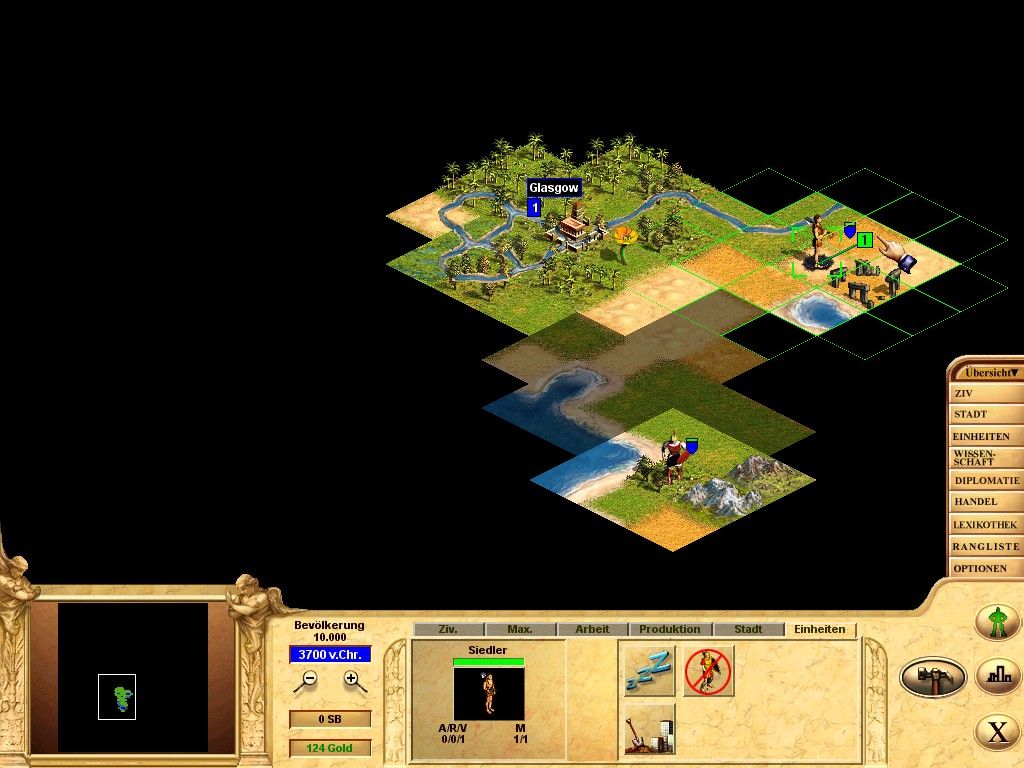Click the round X button
The image size is (1024, 768).
[998, 732]
